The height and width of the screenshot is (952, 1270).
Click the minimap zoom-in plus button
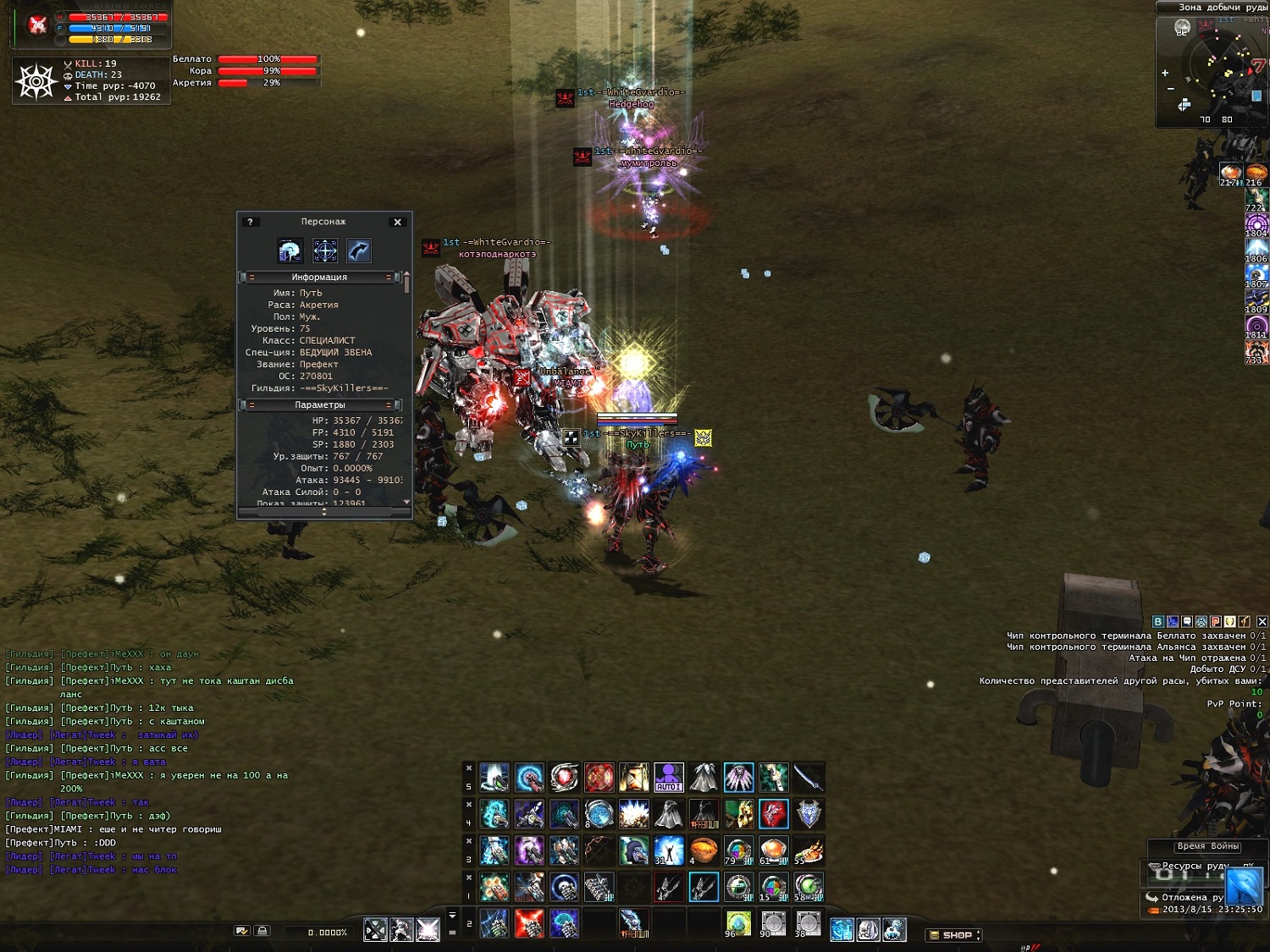tap(1165, 73)
